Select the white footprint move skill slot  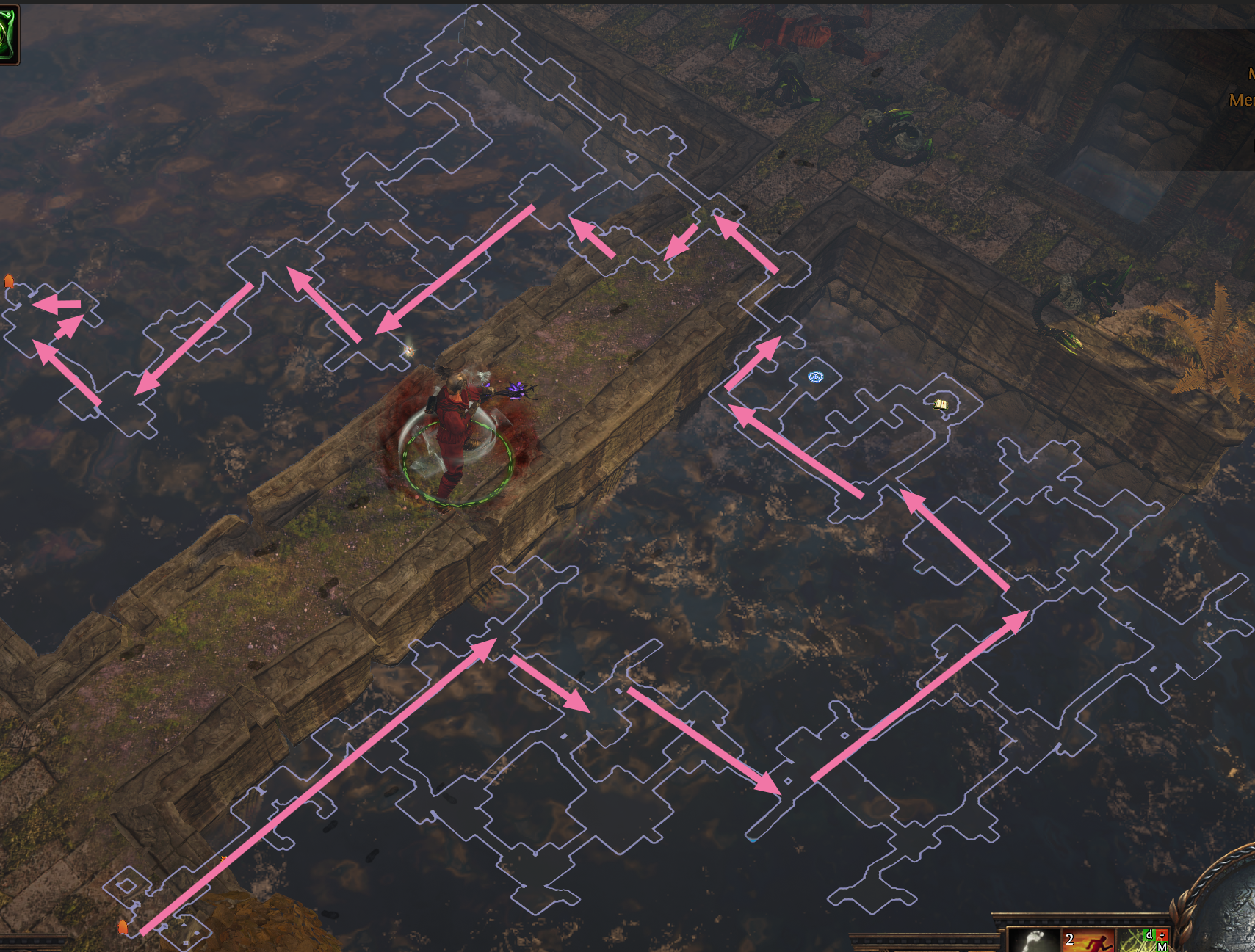[1034, 940]
